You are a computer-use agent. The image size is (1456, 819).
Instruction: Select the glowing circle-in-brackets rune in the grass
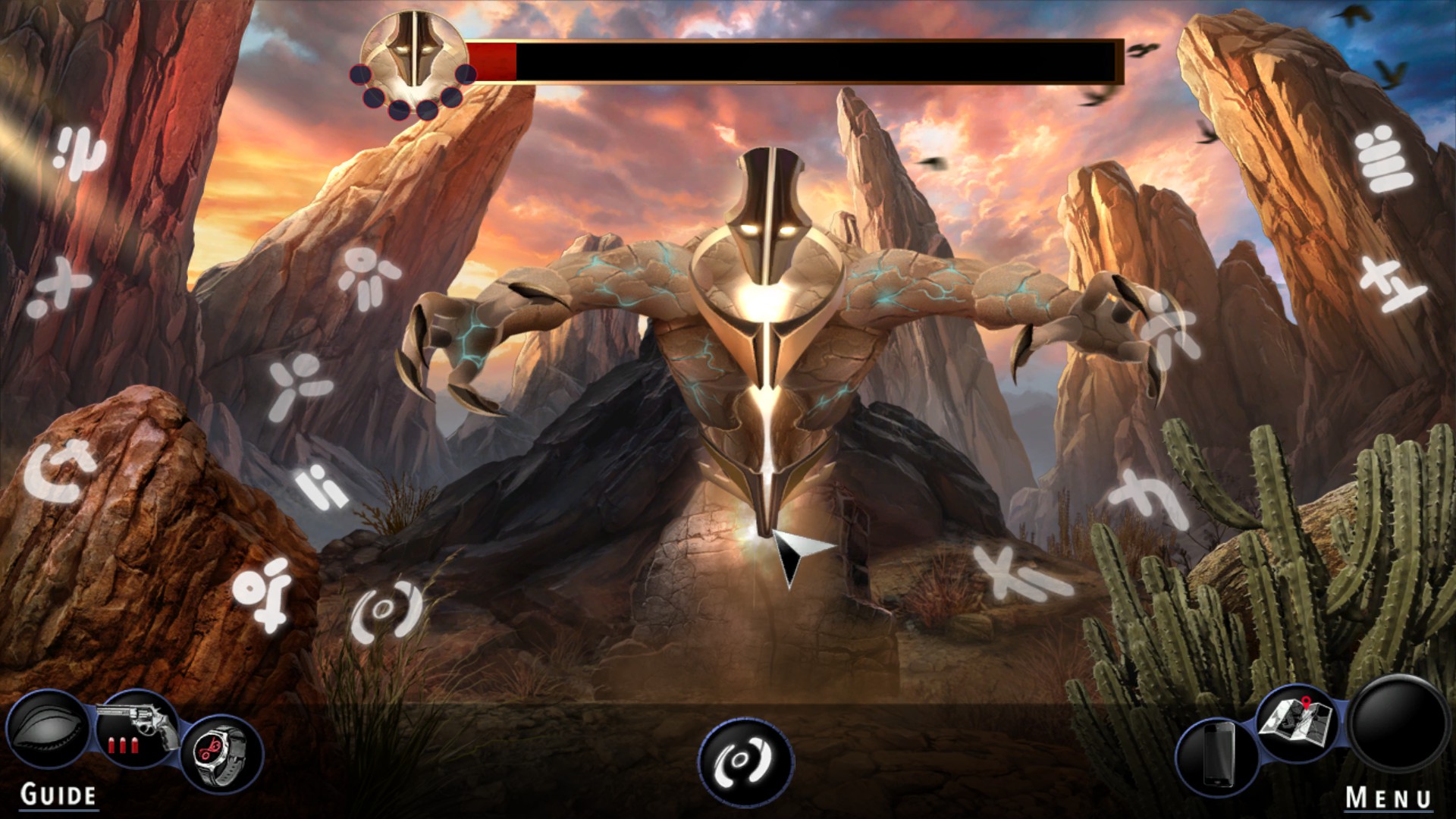pyautogui.click(x=386, y=611)
